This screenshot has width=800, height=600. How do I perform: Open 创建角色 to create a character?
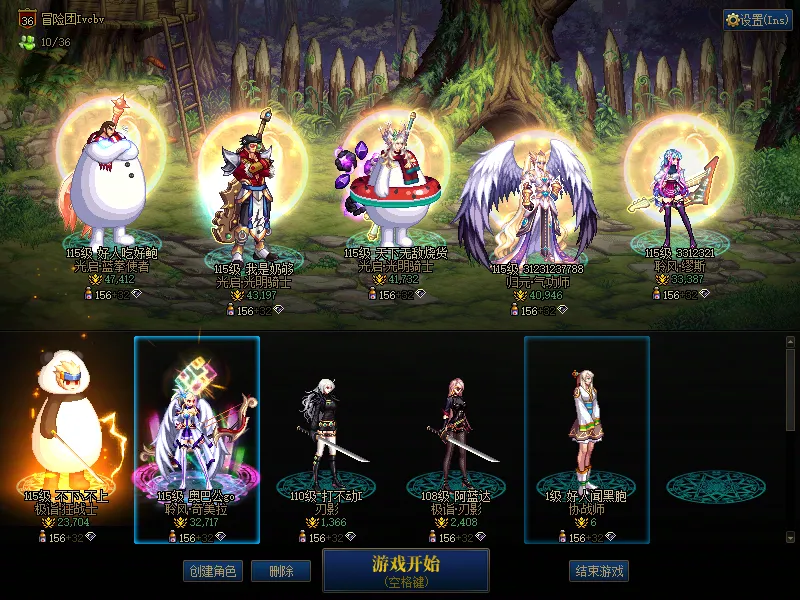coord(211,571)
